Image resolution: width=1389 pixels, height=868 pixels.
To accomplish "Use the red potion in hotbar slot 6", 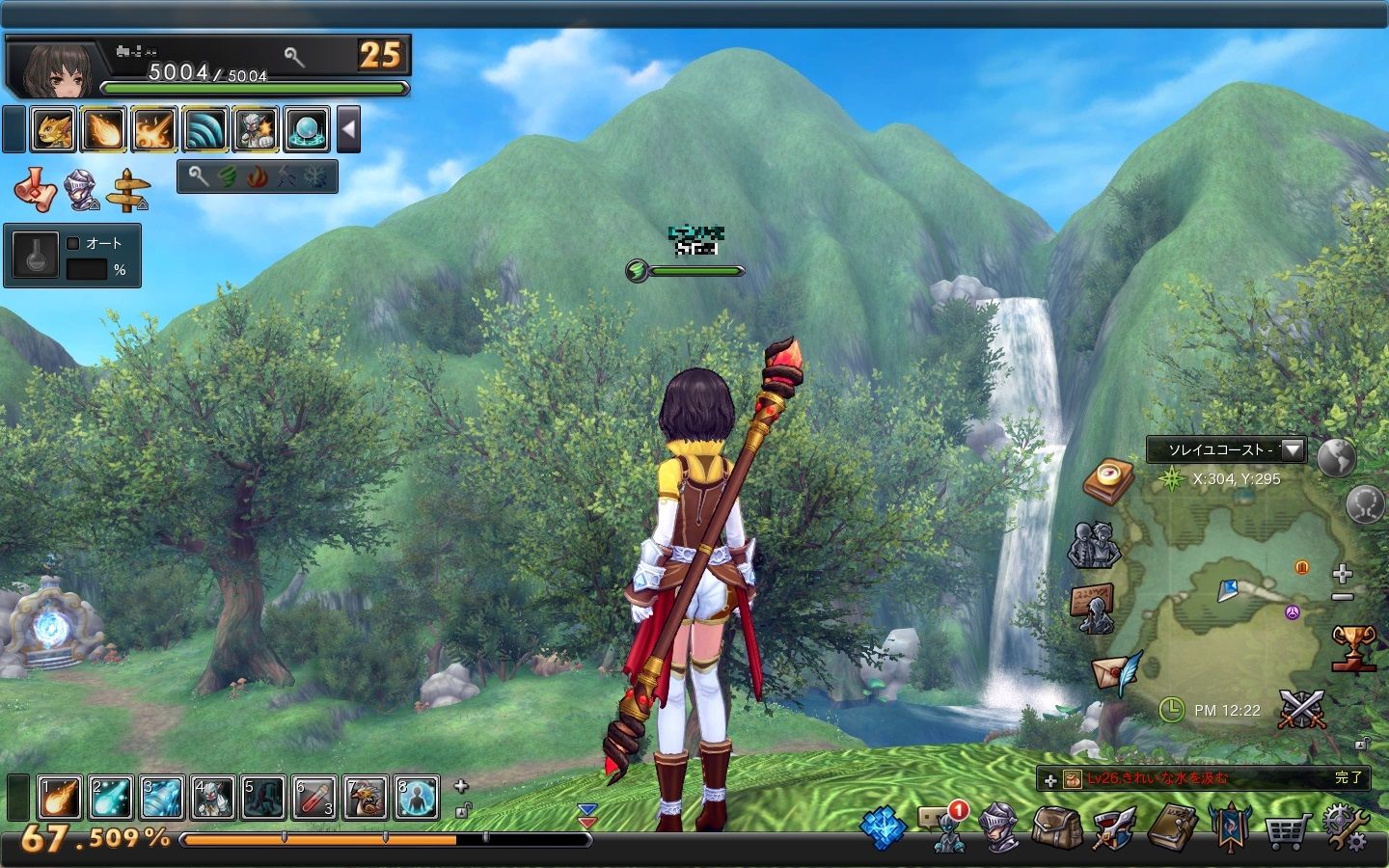I will [313, 798].
